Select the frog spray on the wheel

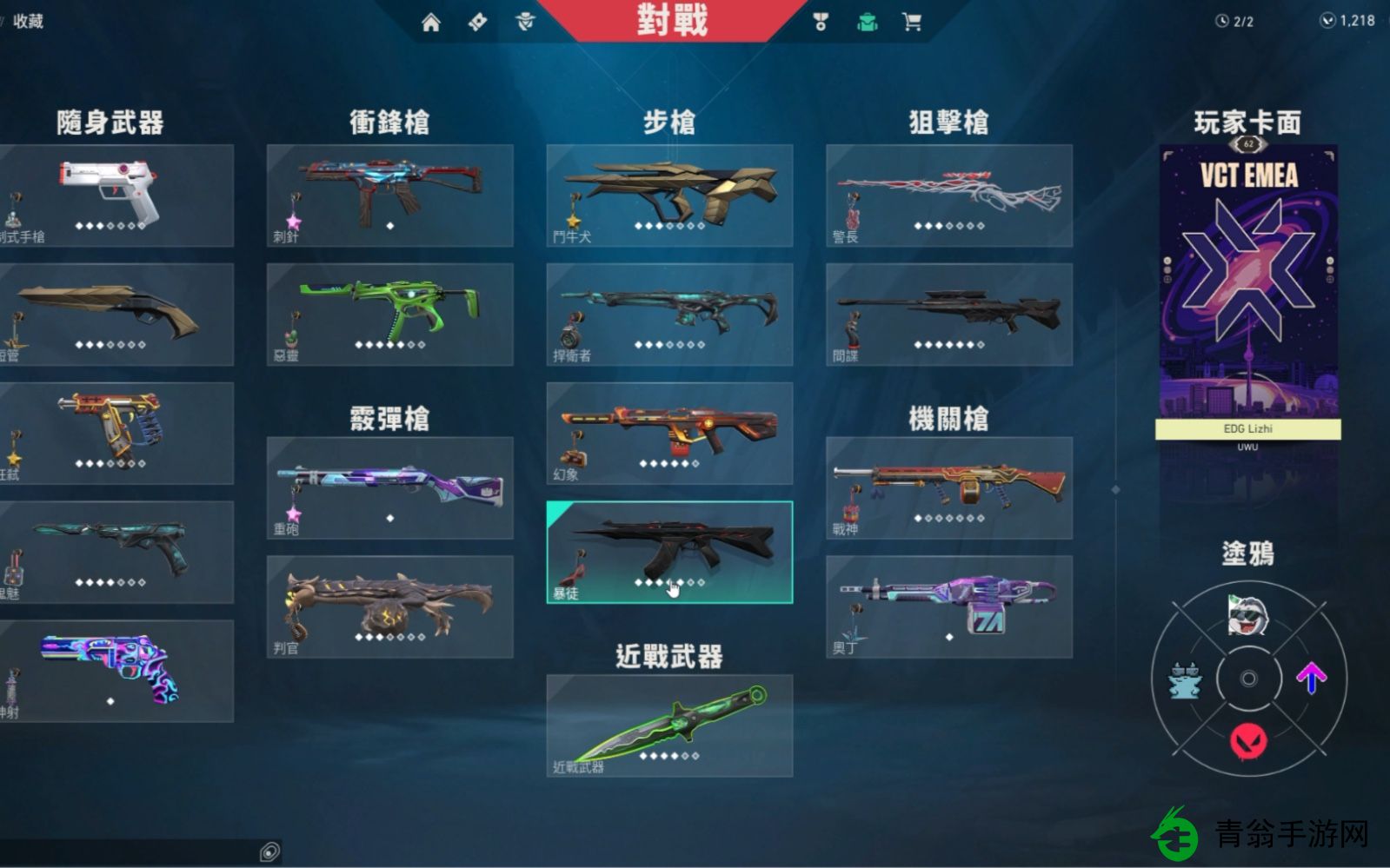(x=1185, y=679)
